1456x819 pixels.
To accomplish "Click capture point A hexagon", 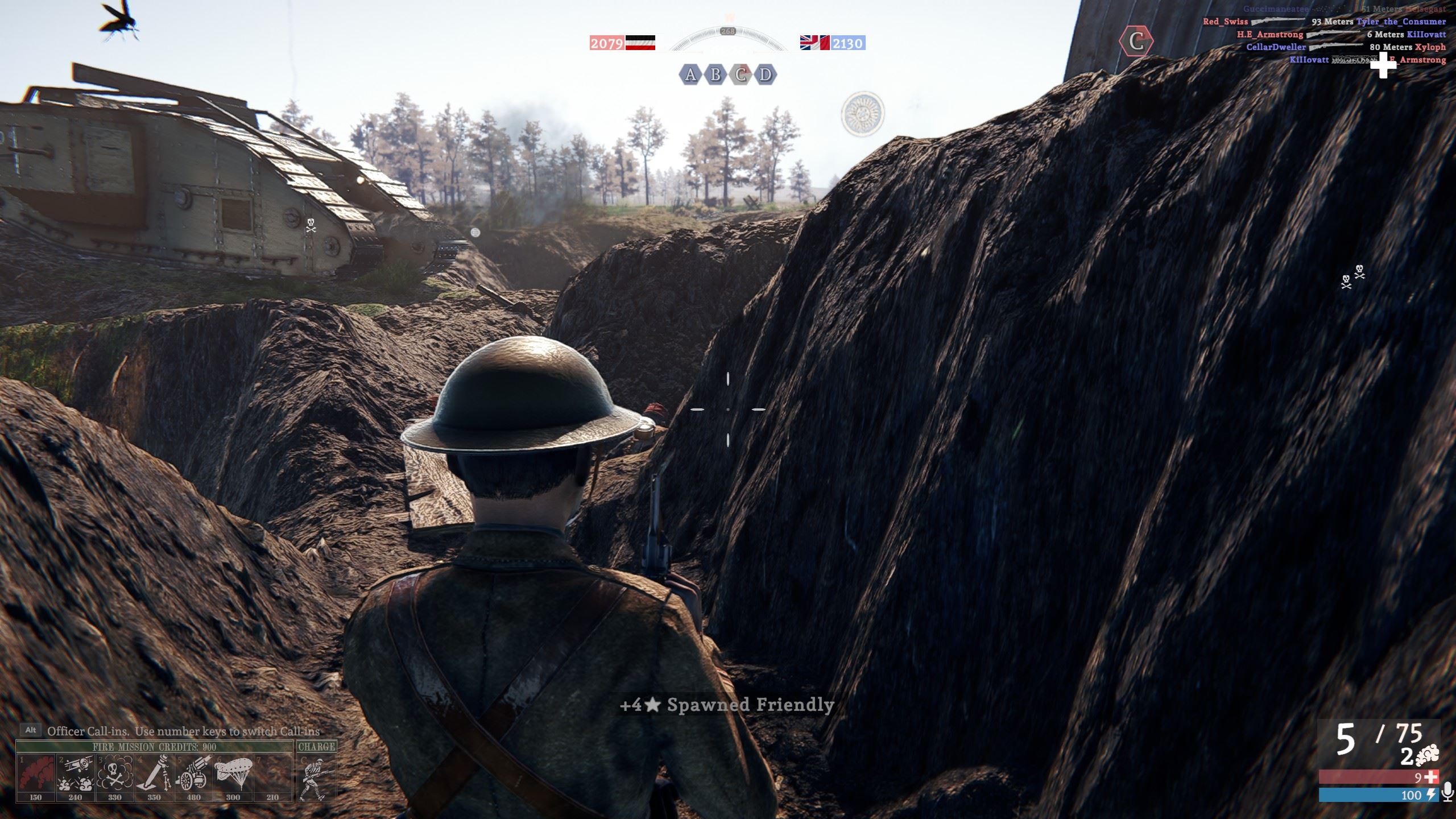I will 690,75.
